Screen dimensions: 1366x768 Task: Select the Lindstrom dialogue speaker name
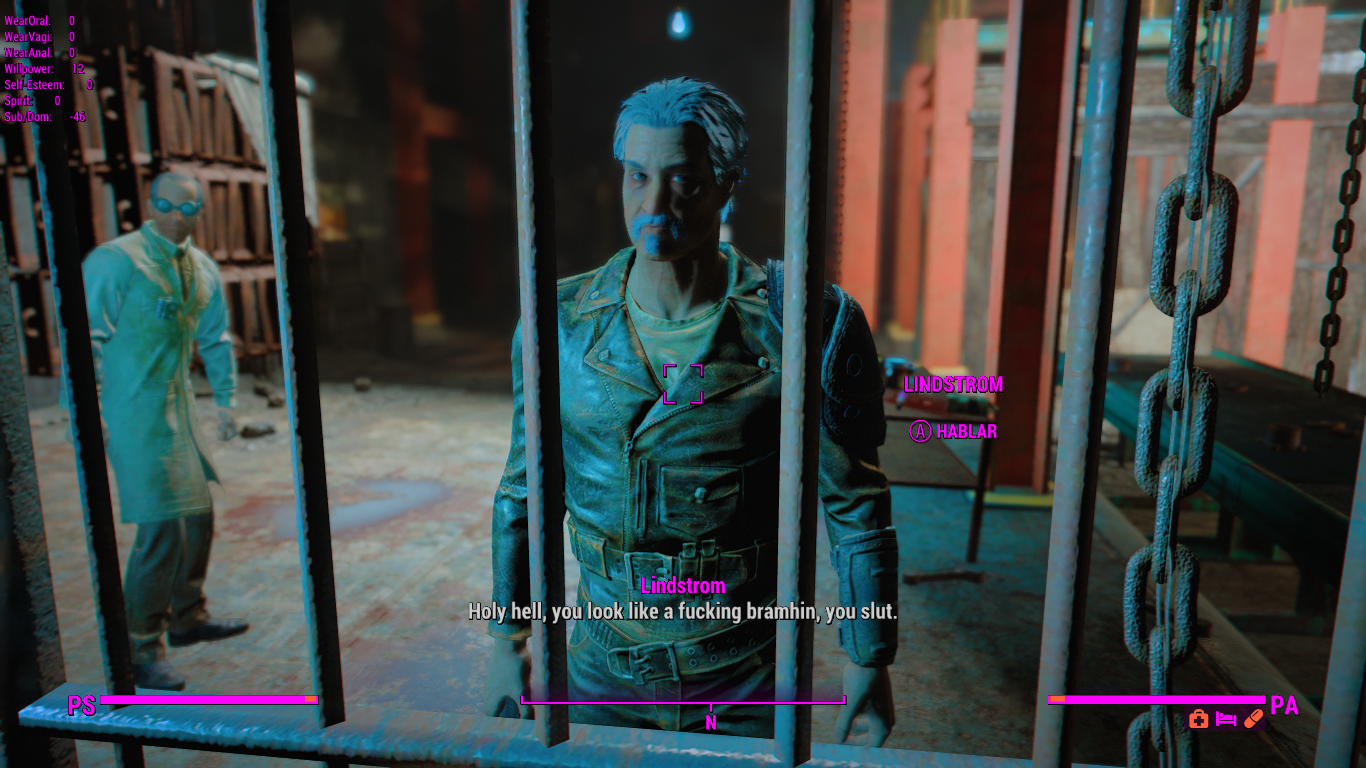(x=685, y=584)
